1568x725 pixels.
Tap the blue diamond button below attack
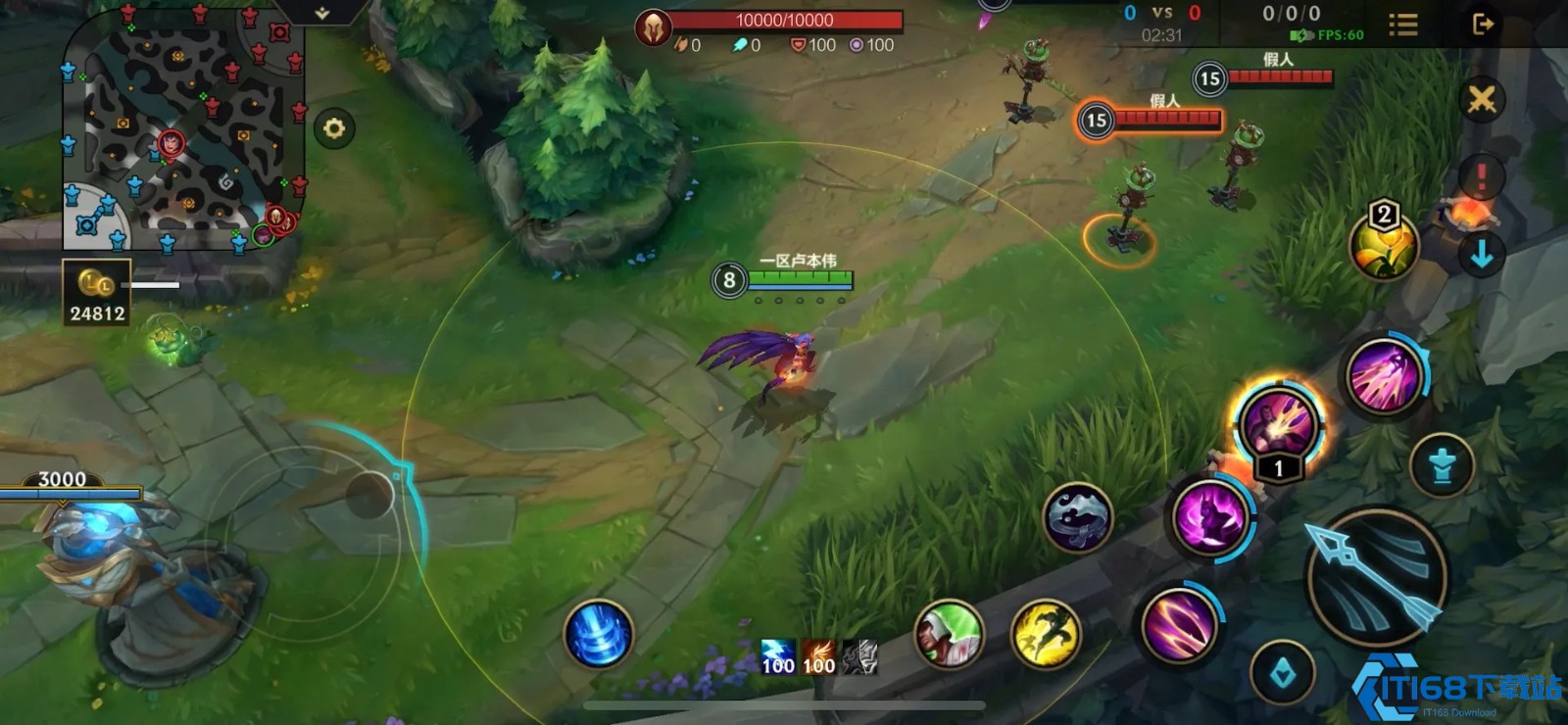(1283, 673)
